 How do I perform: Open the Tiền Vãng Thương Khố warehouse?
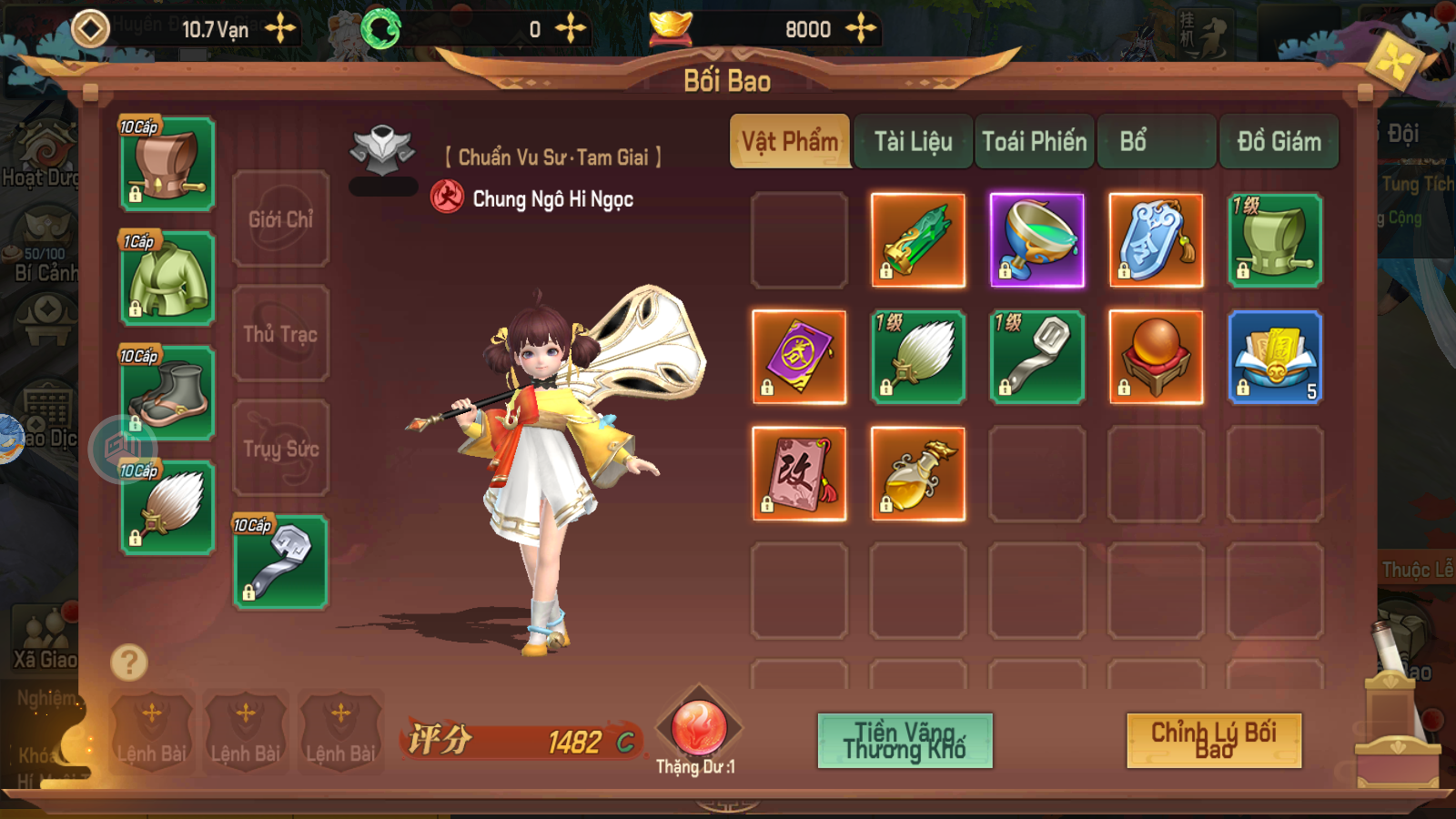pyautogui.click(x=905, y=740)
